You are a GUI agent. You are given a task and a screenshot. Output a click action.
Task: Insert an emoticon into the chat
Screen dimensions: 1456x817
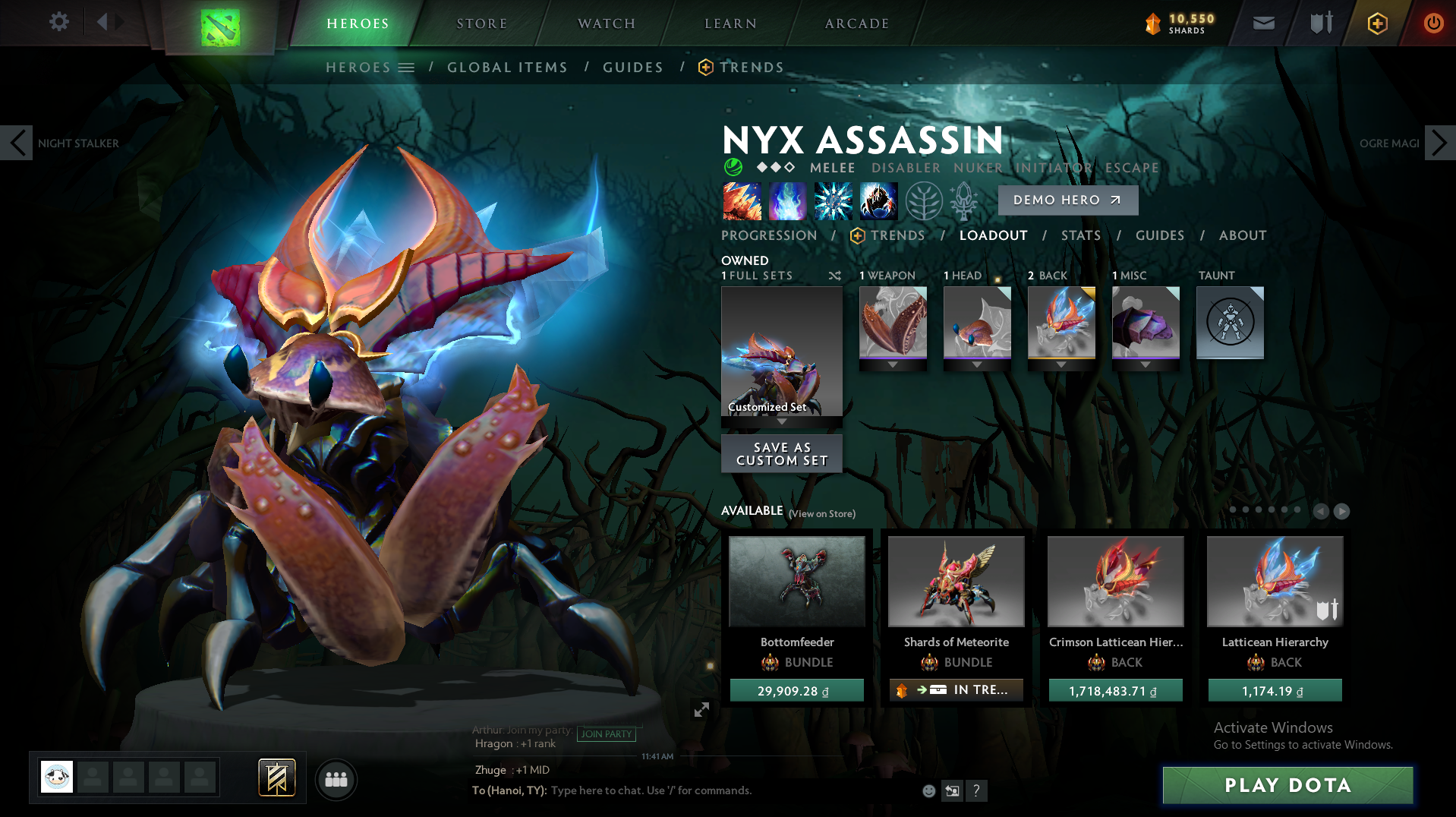coord(928,790)
